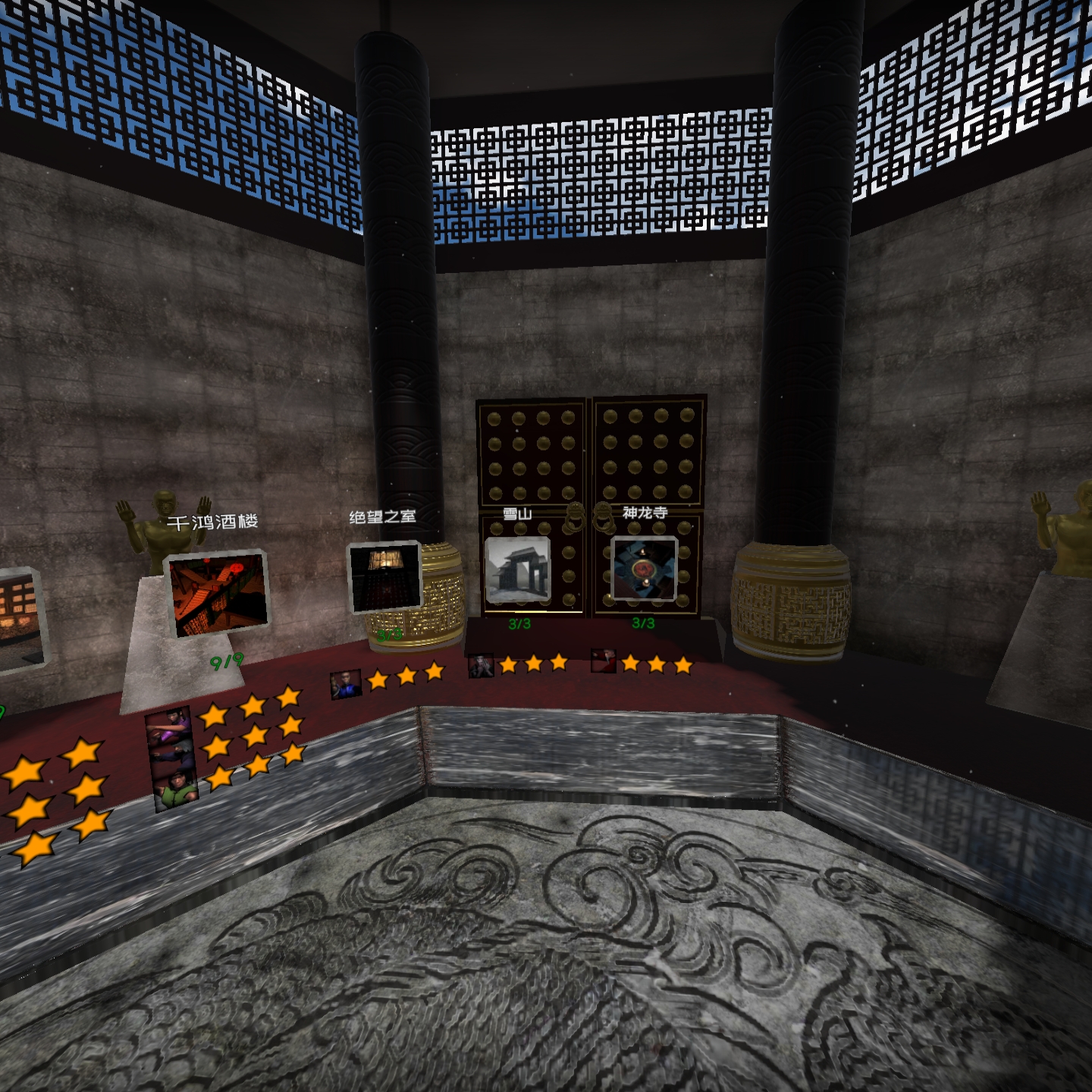
Task: Select the dark ninja portrait in the character stack
Action: pos(173,754)
